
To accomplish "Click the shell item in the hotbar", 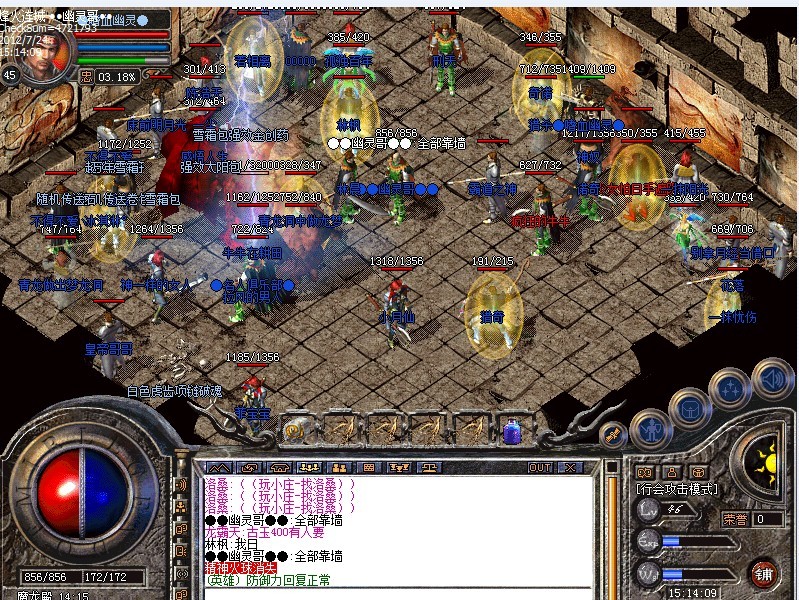I will pyautogui.click(x=294, y=430).
